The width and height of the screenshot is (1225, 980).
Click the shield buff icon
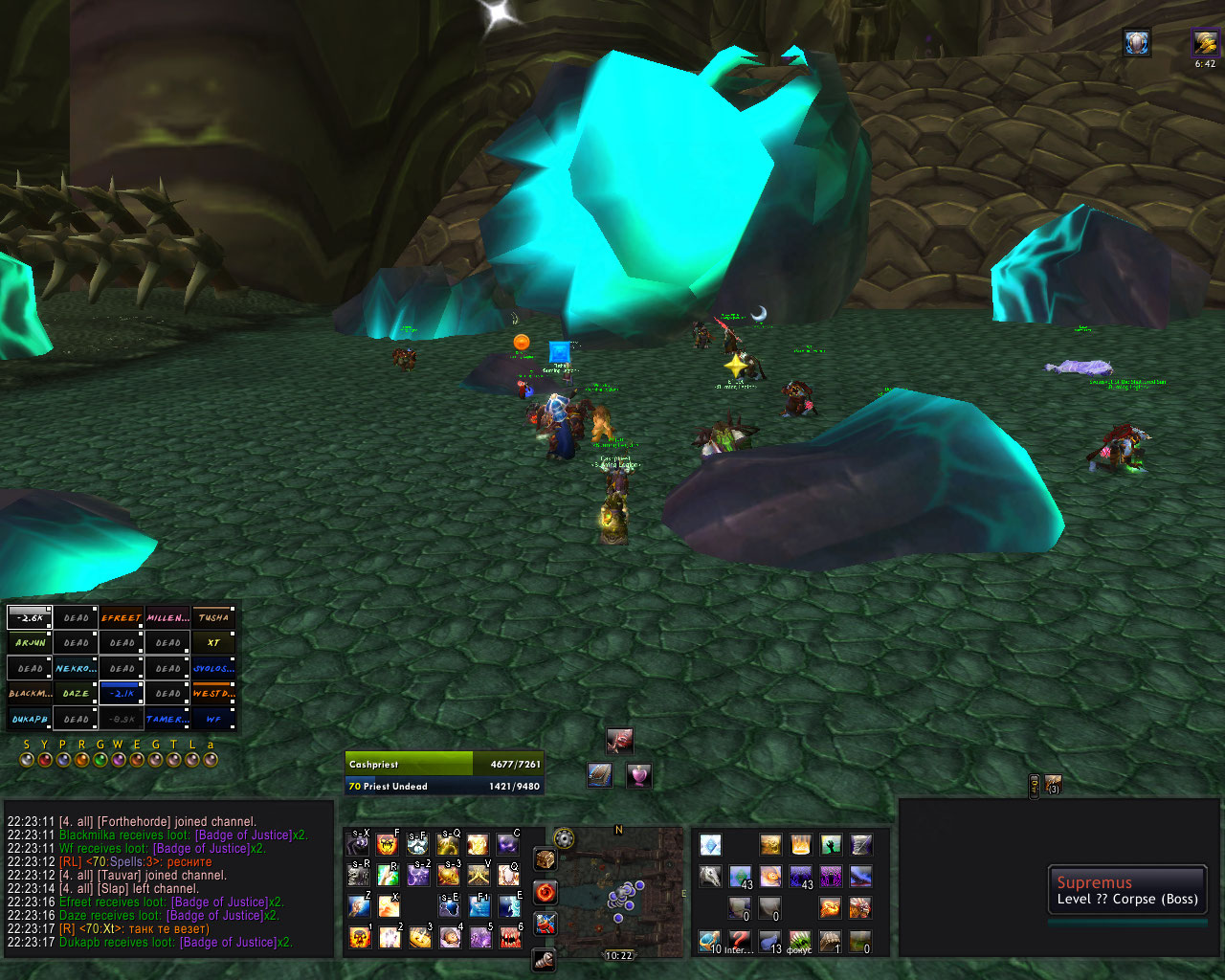pos(1137,42)
